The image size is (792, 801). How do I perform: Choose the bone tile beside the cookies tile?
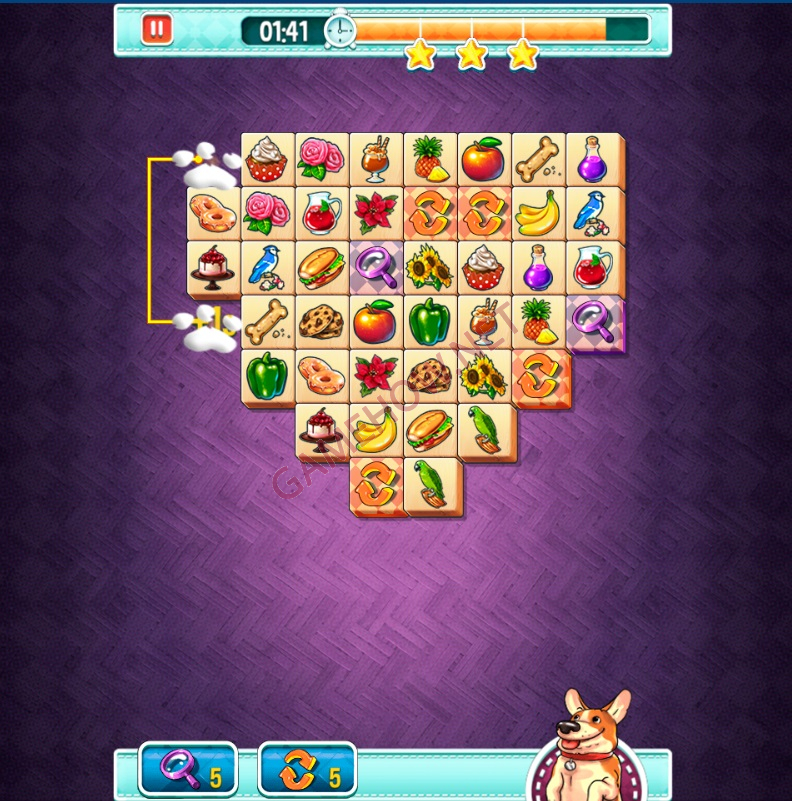268,320
